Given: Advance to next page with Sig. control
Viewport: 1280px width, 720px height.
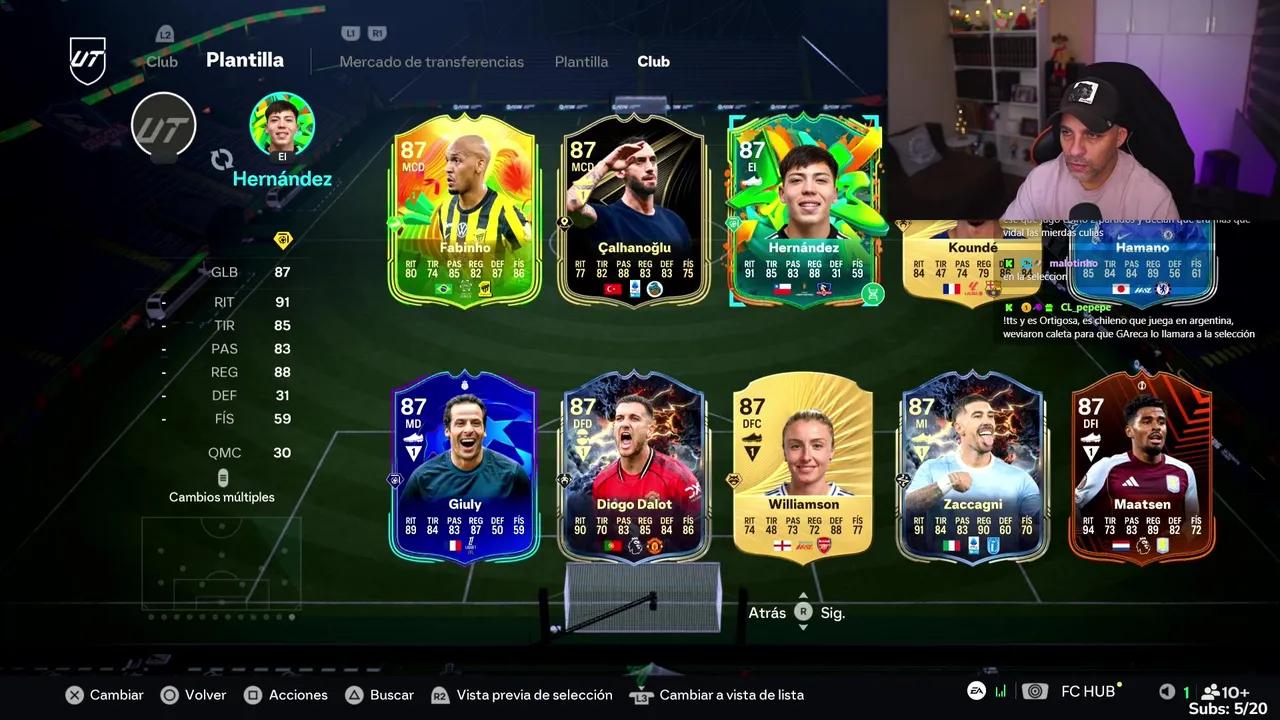Looking at the screenshot, I should [832, 612].
